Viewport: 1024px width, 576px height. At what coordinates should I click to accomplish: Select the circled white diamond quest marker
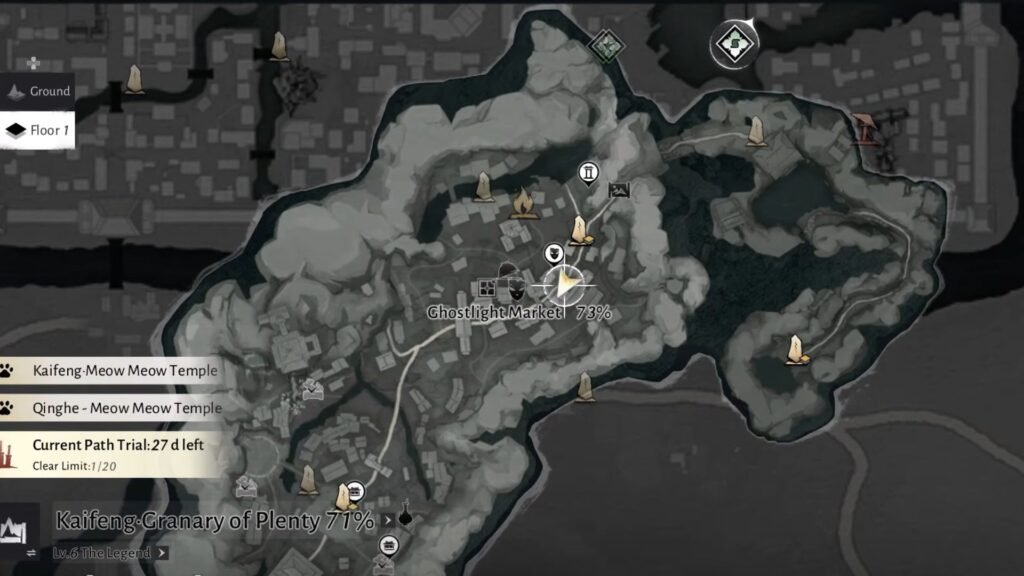tap(735, 44)
